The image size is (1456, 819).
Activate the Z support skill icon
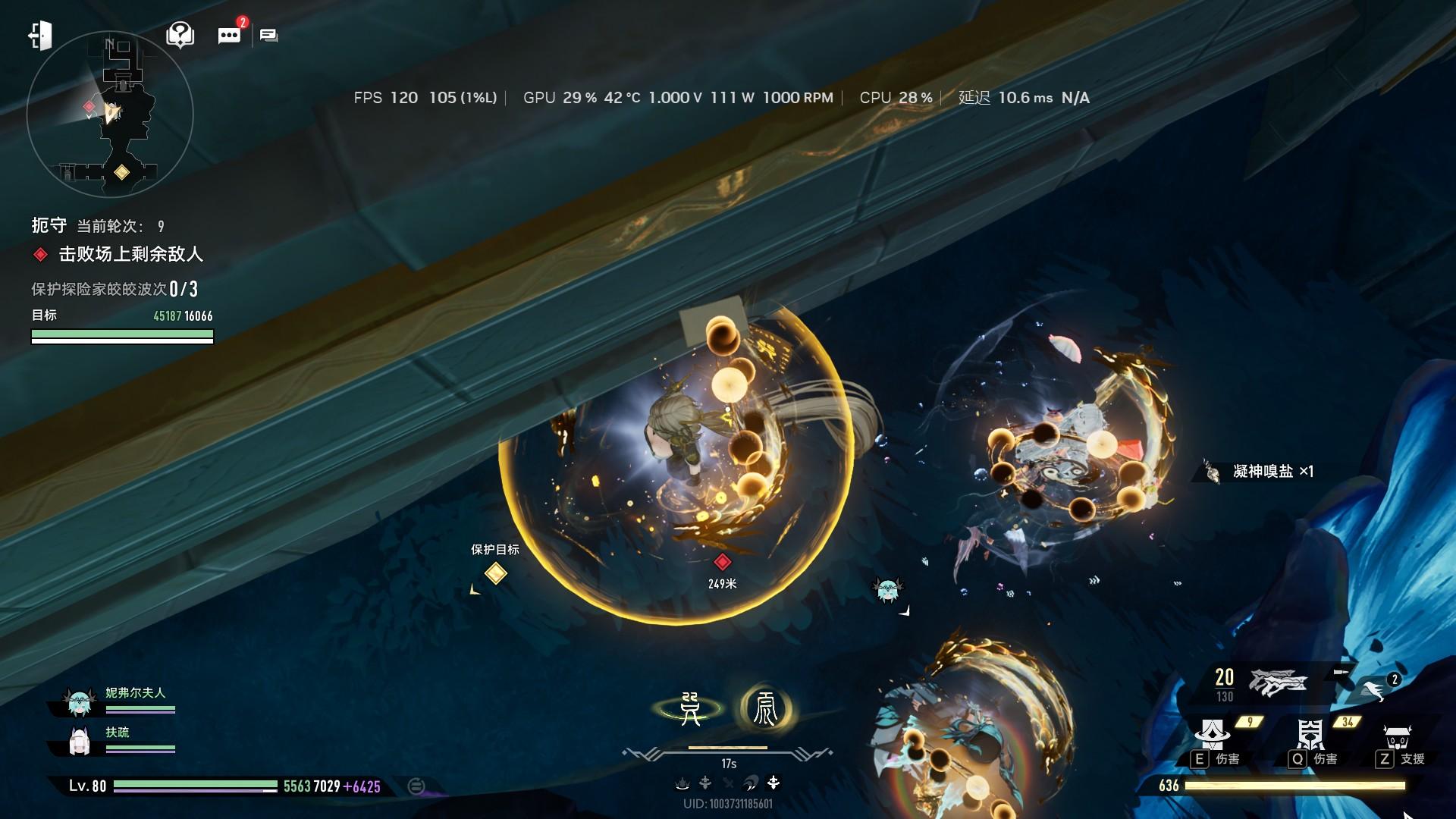(x=1397, y=736)
